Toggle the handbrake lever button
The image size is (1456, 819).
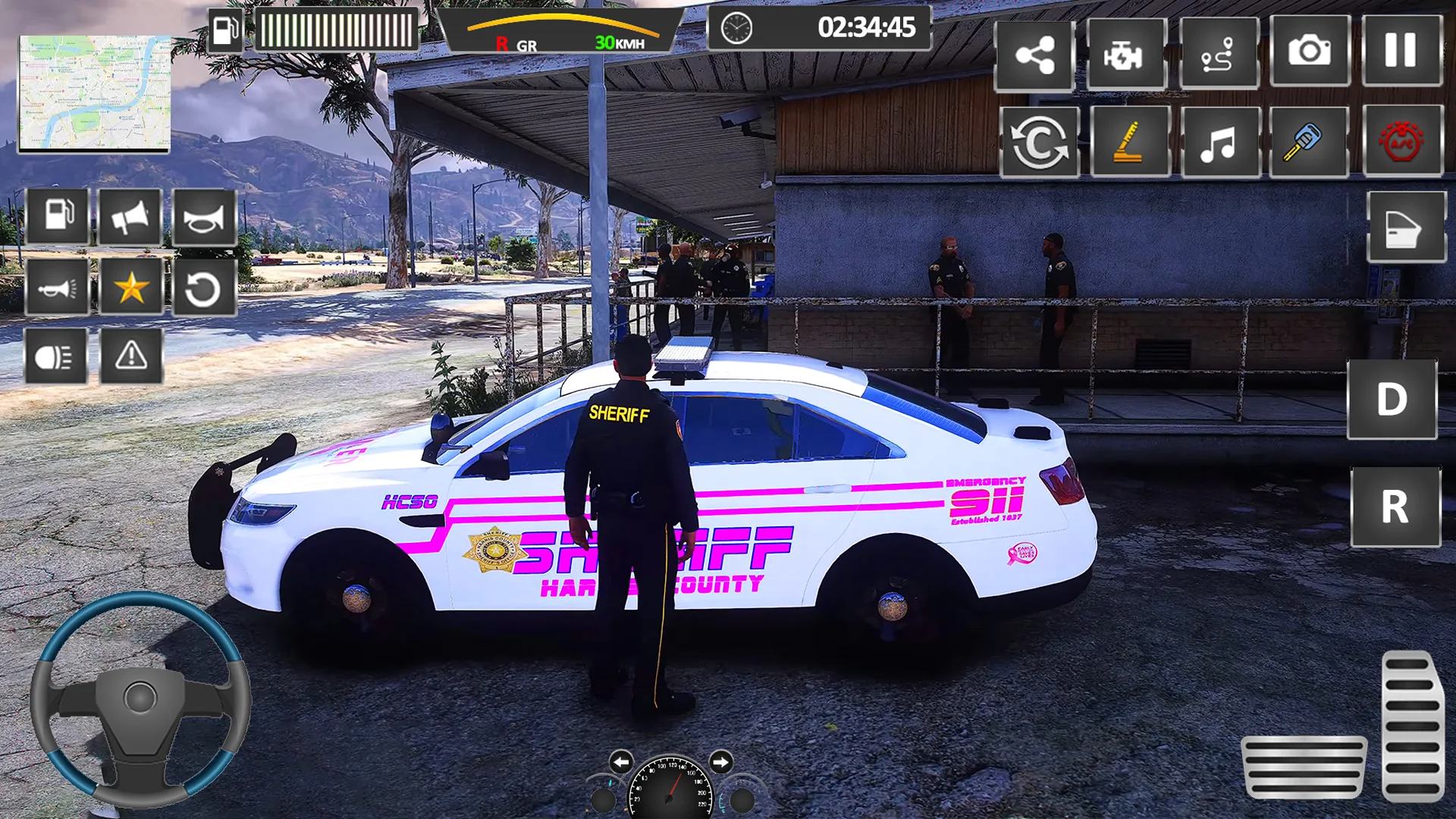coord(1129,142)
